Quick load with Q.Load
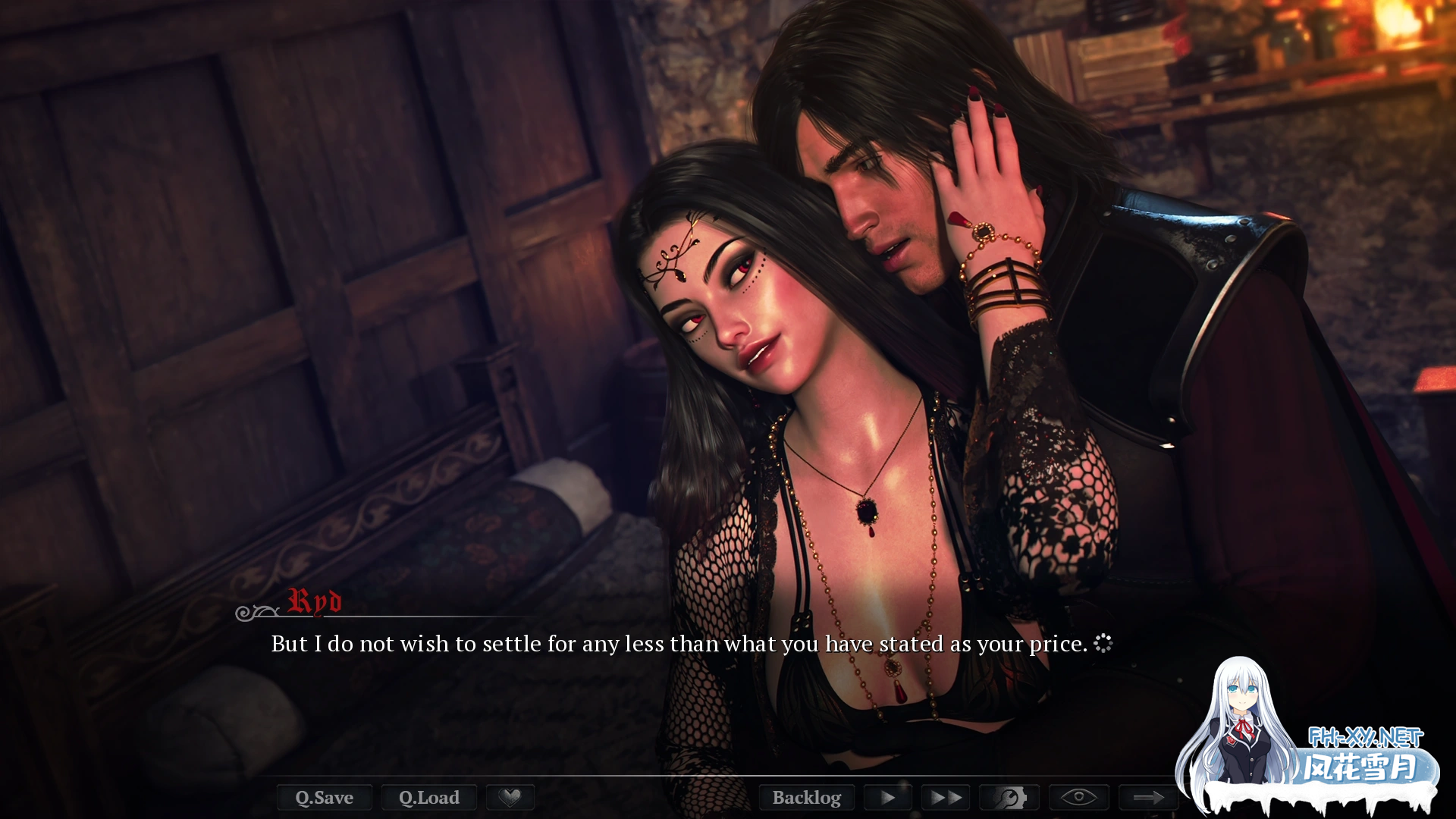Screen dimensions: 1456x819 pos(429,798)
